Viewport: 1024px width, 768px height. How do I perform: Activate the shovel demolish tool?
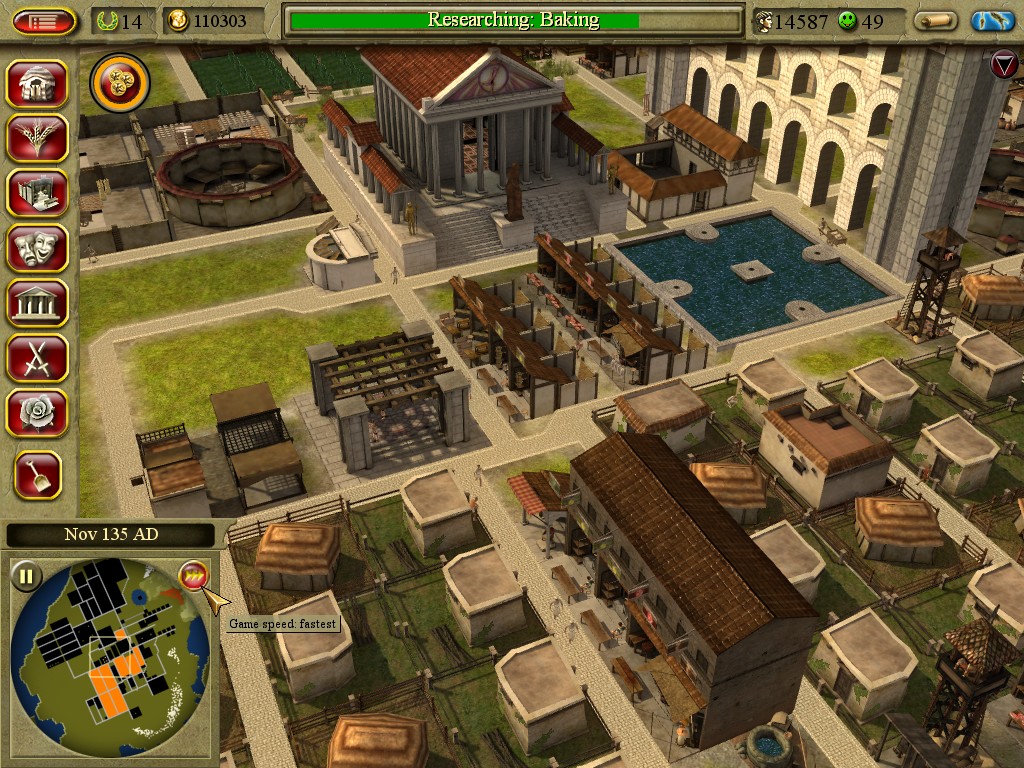click(38, 475)
